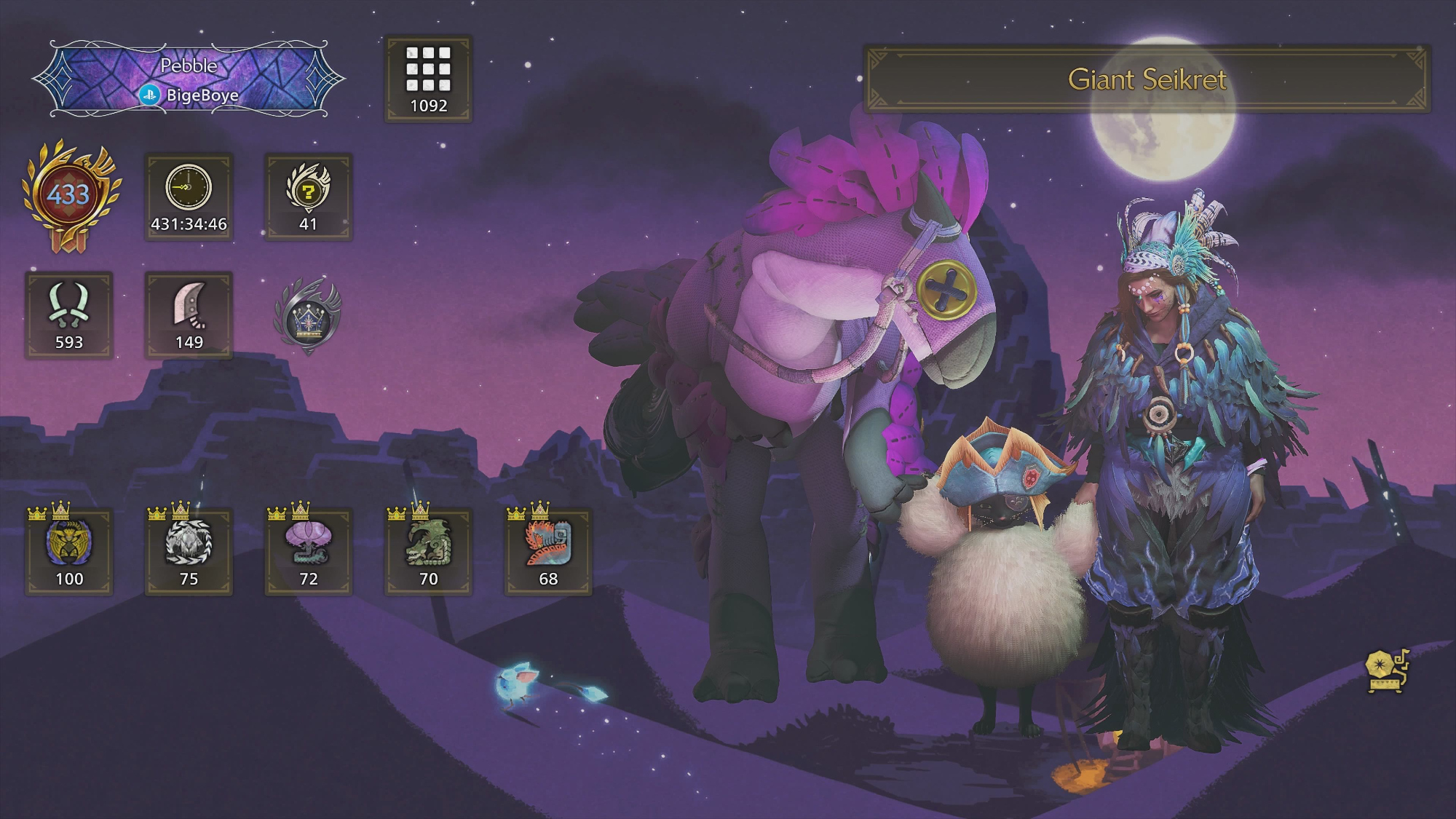
Task: Click the silver crown medal emblem
Action: pyautogui.click(x=308, y=316)
